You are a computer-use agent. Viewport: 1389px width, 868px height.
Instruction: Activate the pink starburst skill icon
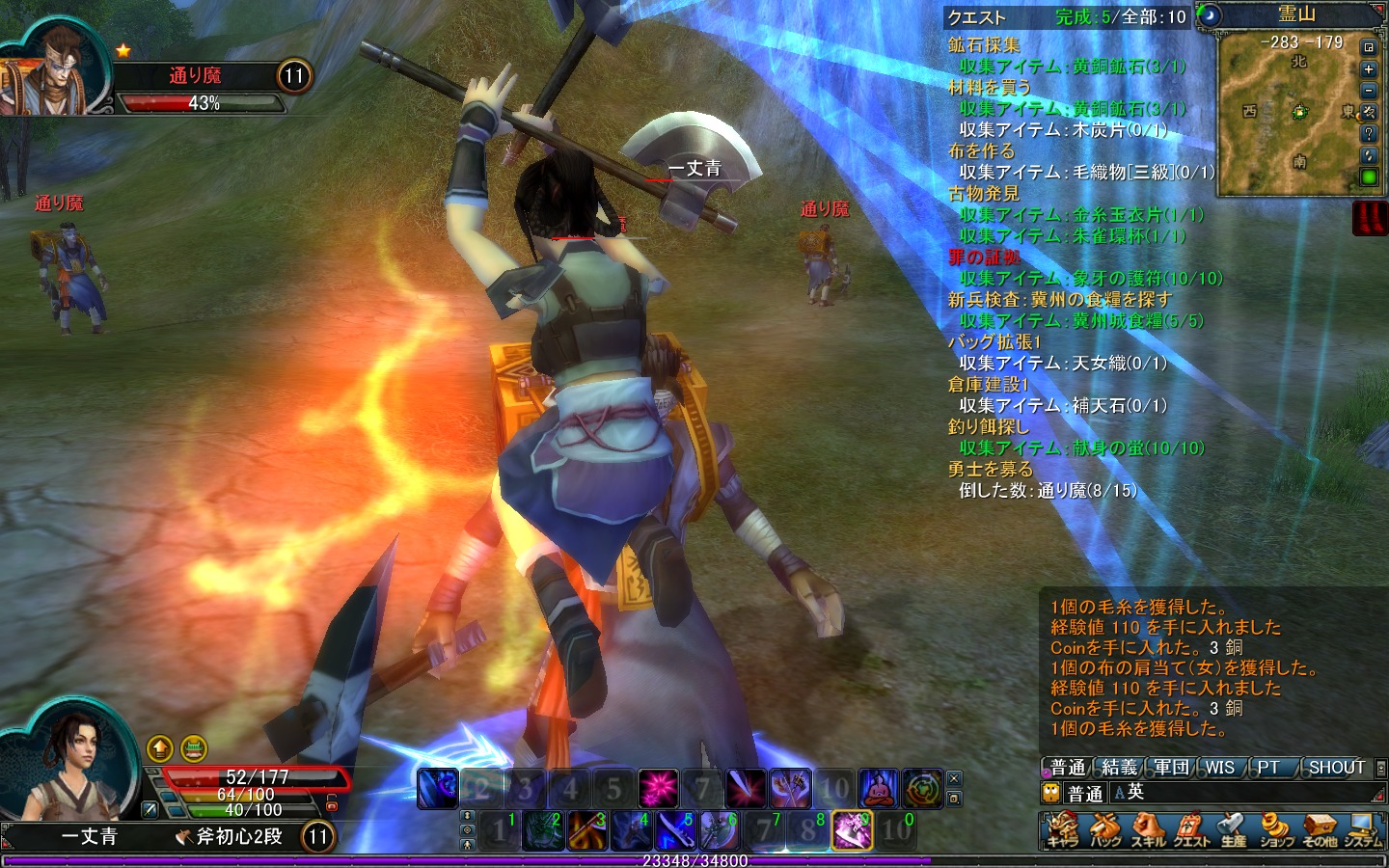pos(658,789)
